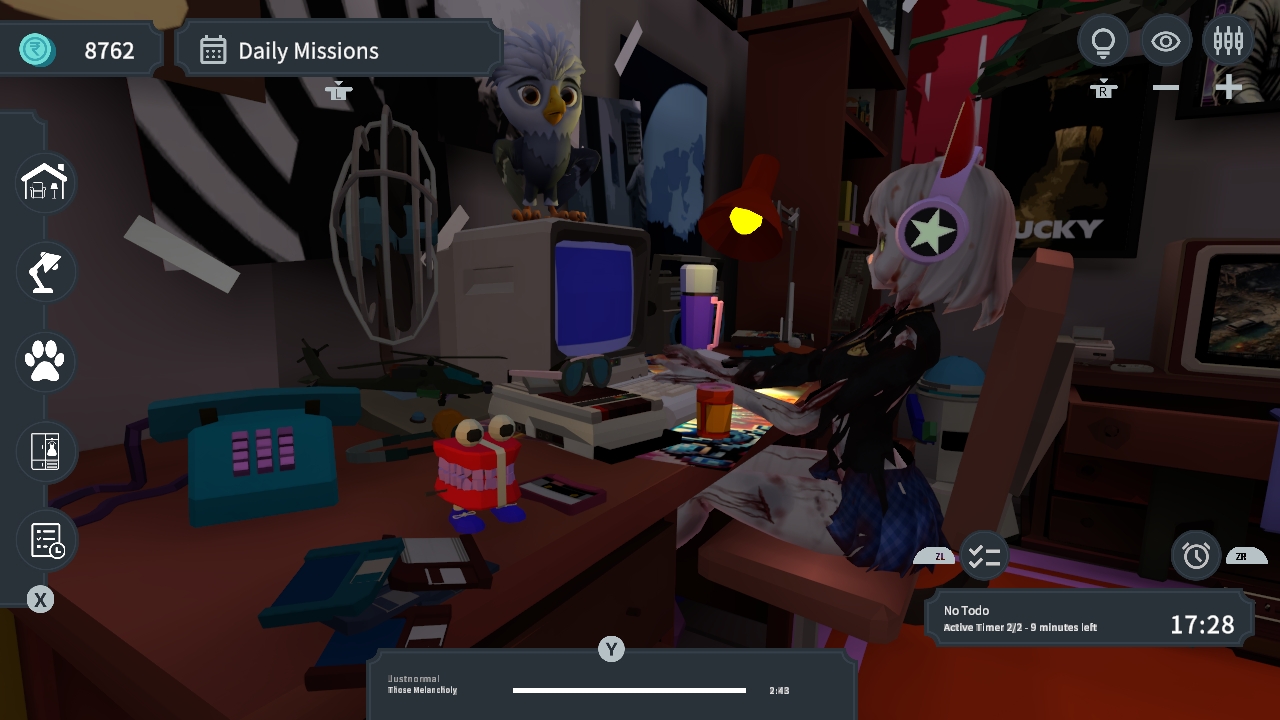Open the wardrobe outfit icon
The image size is (1280, 720).
(44, 451)
